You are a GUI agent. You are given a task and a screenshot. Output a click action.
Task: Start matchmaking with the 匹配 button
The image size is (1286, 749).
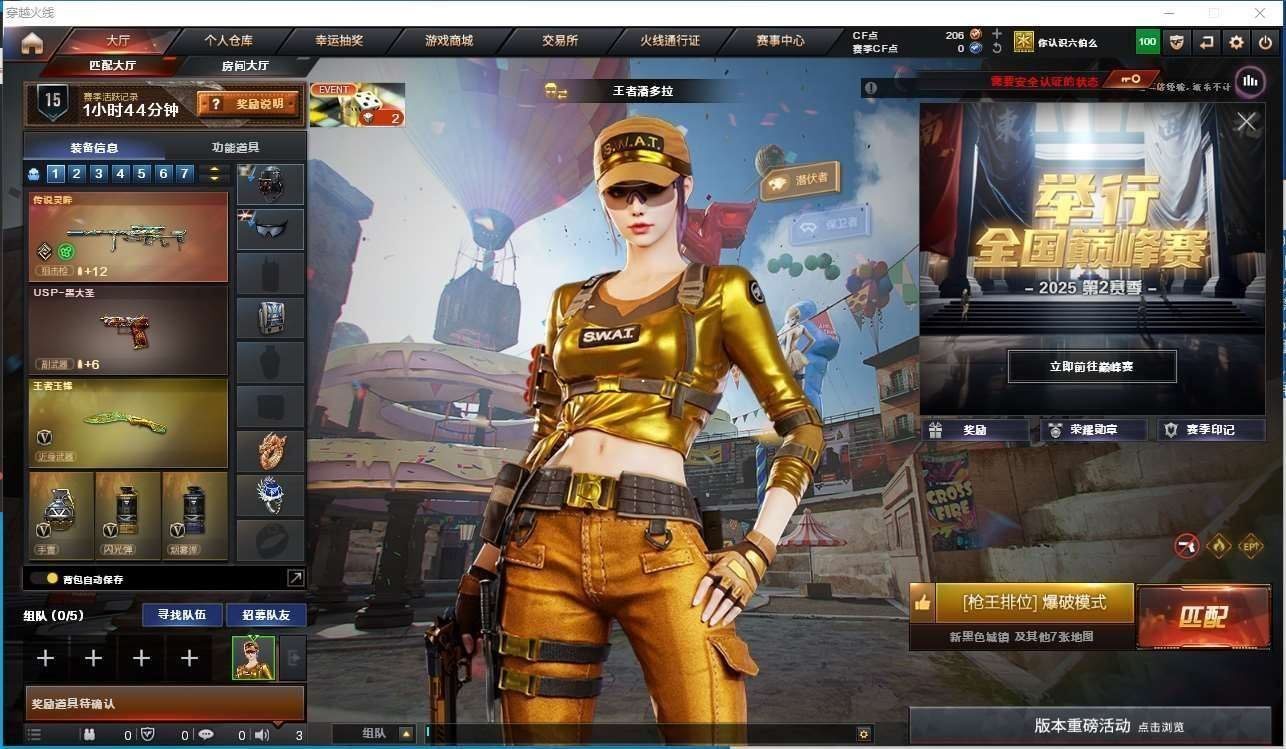[x=1203, y=616]
